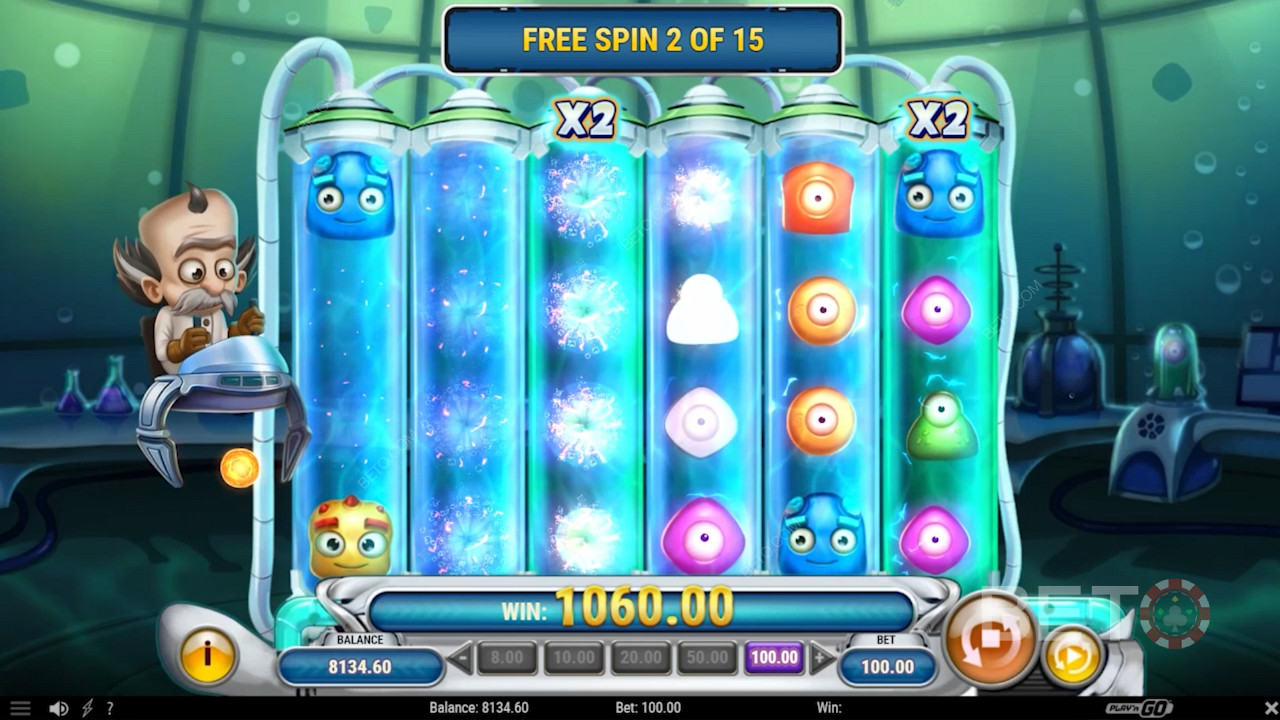Increase bet with the plus arrow
This screenshot has height=720, width=1280.
[x=822, y=658]
